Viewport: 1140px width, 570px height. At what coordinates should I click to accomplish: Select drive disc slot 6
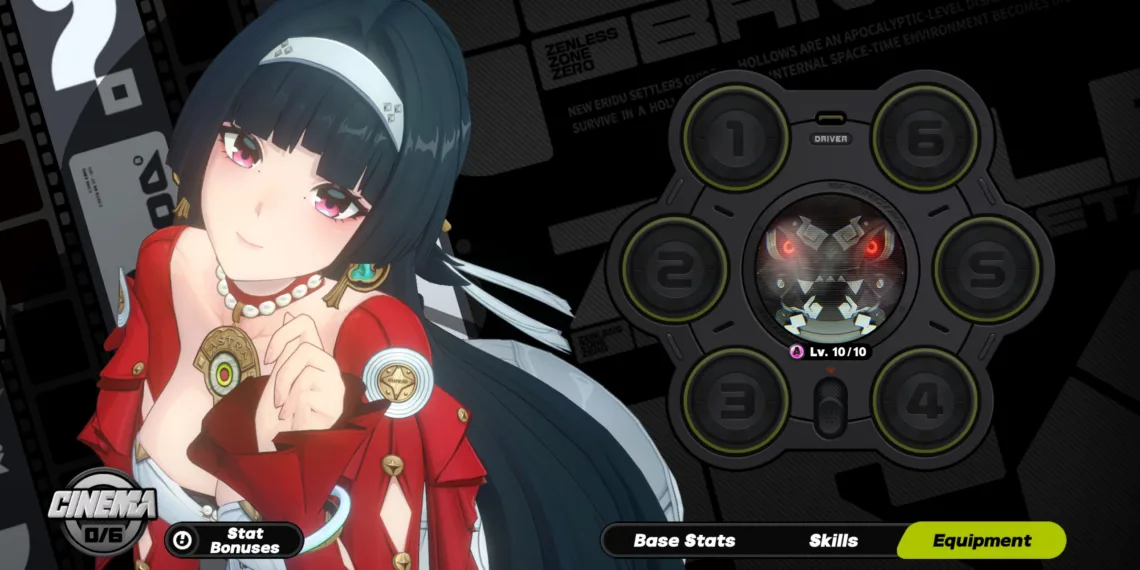coord(925,137)
